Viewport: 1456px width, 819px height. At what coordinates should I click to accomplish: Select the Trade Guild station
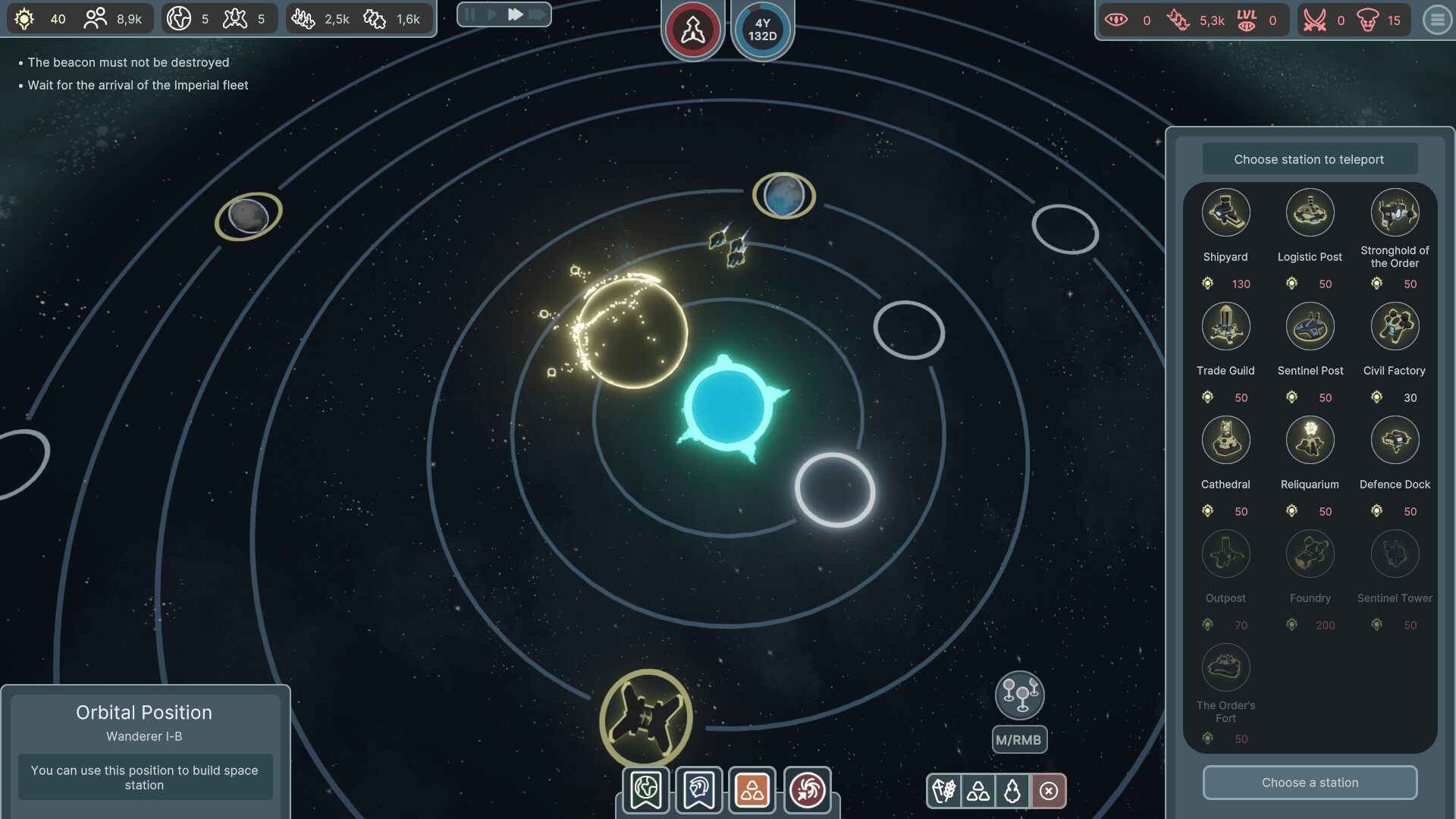[1225, 327]
